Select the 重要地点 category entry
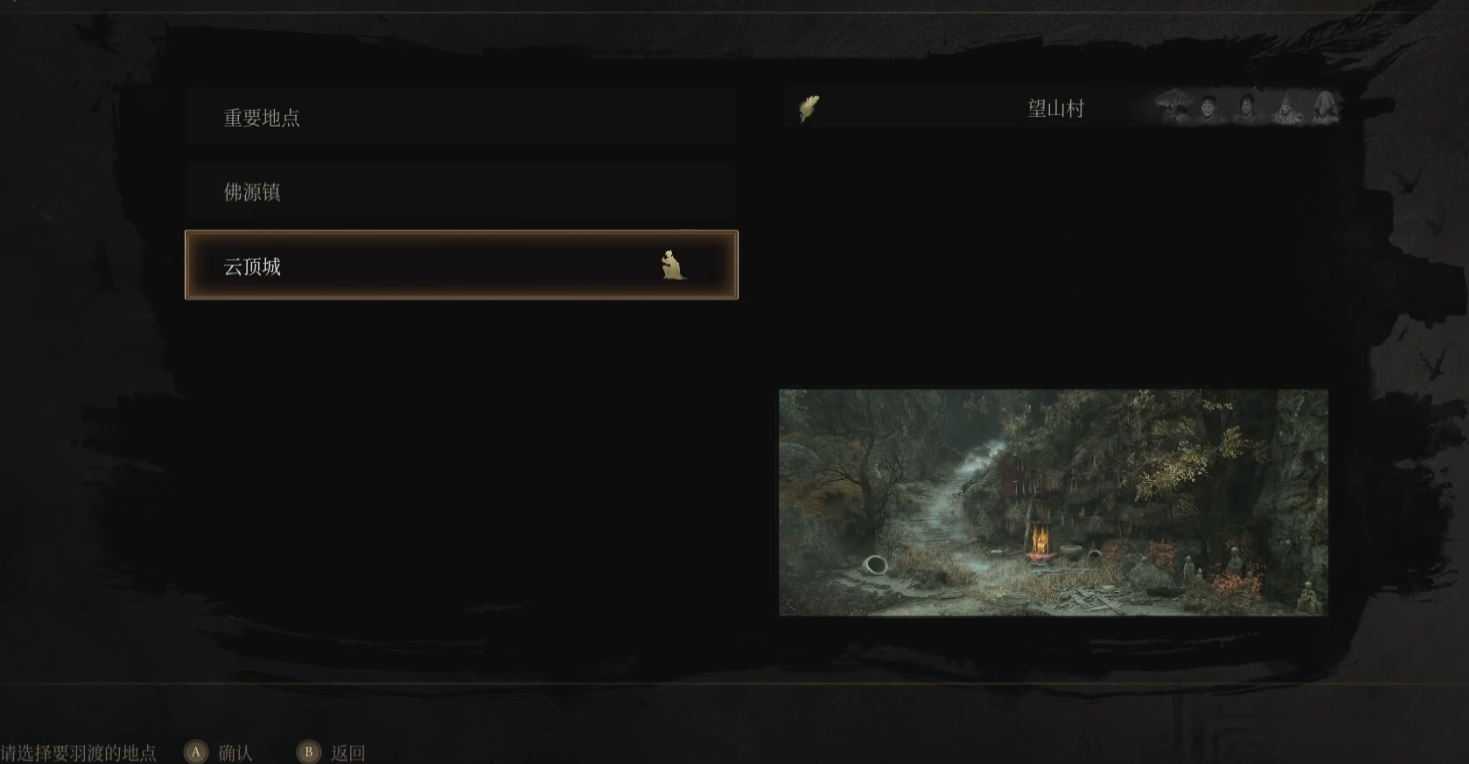This screenshot has width=1469, height=764. pyautogui.click(x=460, y=118)
